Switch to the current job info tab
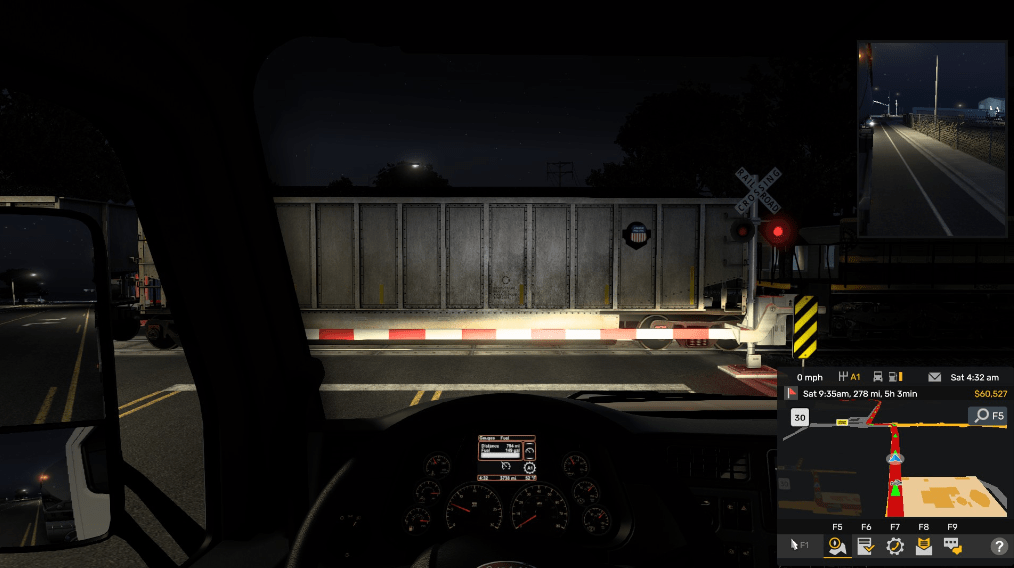This screenshot has width=1014, height=568. pos(866,546)
